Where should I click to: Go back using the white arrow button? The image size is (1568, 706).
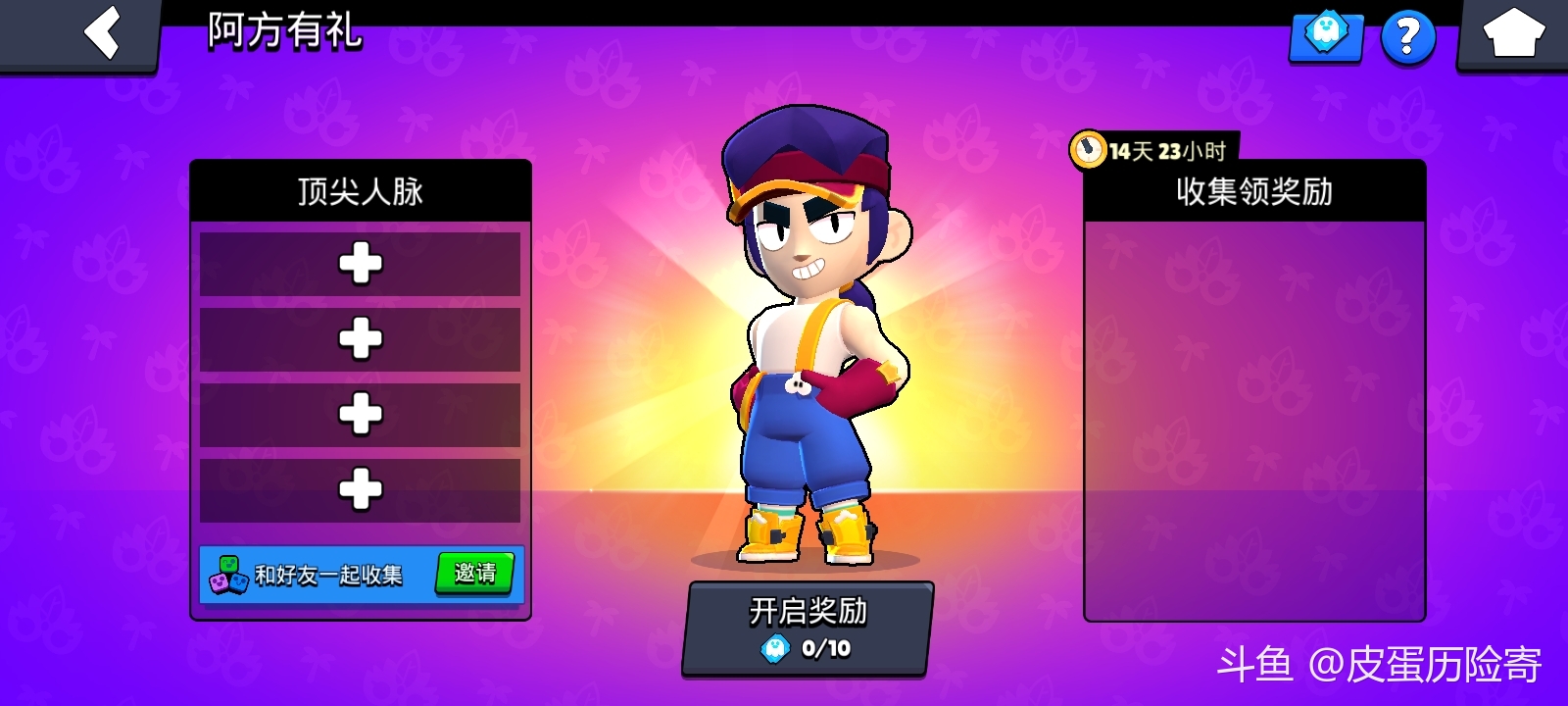coord(102,33)
